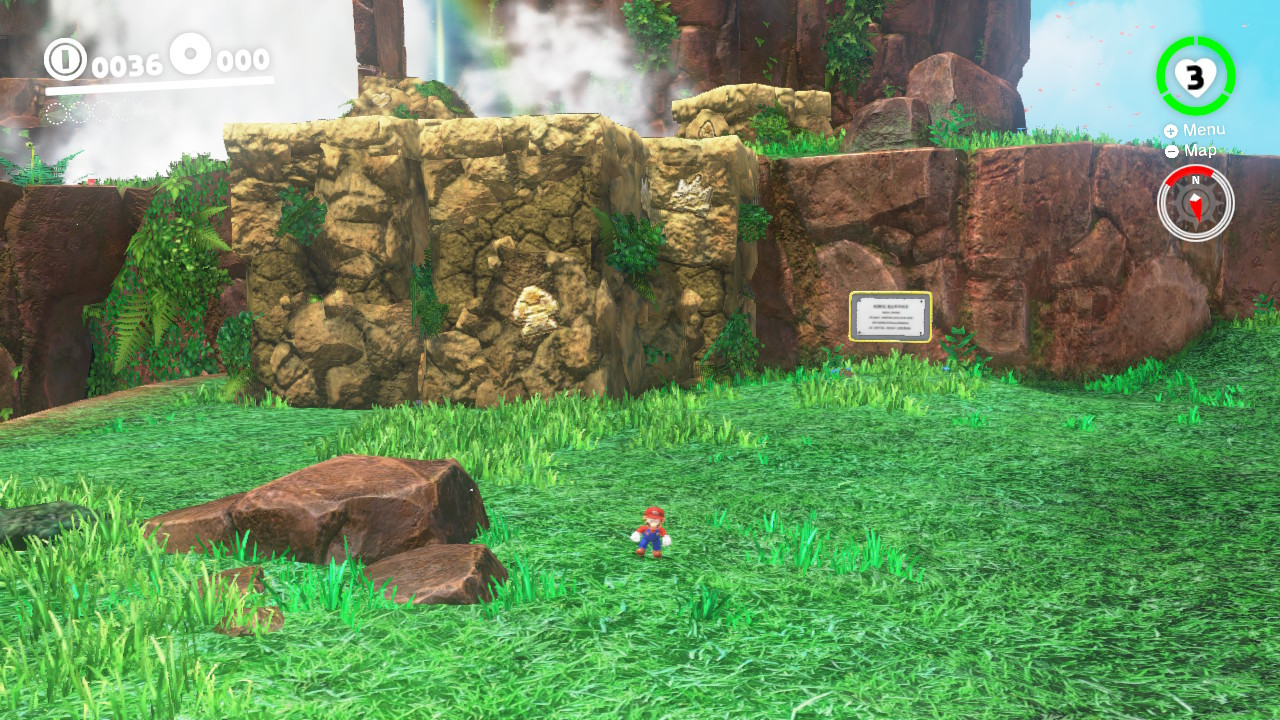Click the purple coin count reading 000
Viewport: 1280px width, 720px height.
[241, 58]
